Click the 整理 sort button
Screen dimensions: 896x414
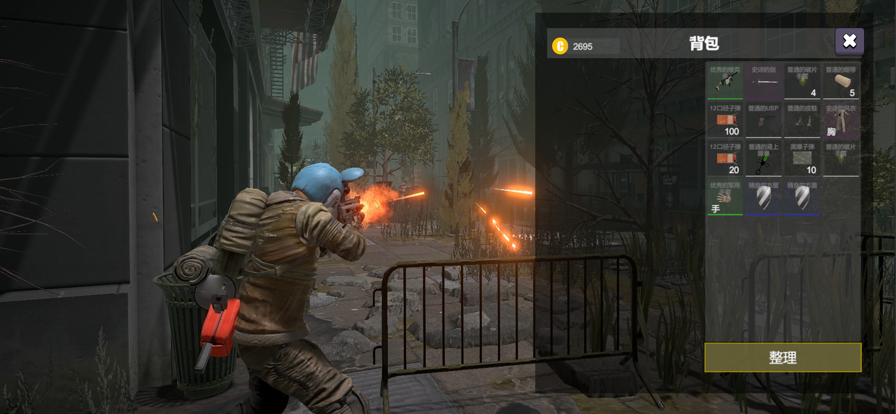tap(782, 357)
